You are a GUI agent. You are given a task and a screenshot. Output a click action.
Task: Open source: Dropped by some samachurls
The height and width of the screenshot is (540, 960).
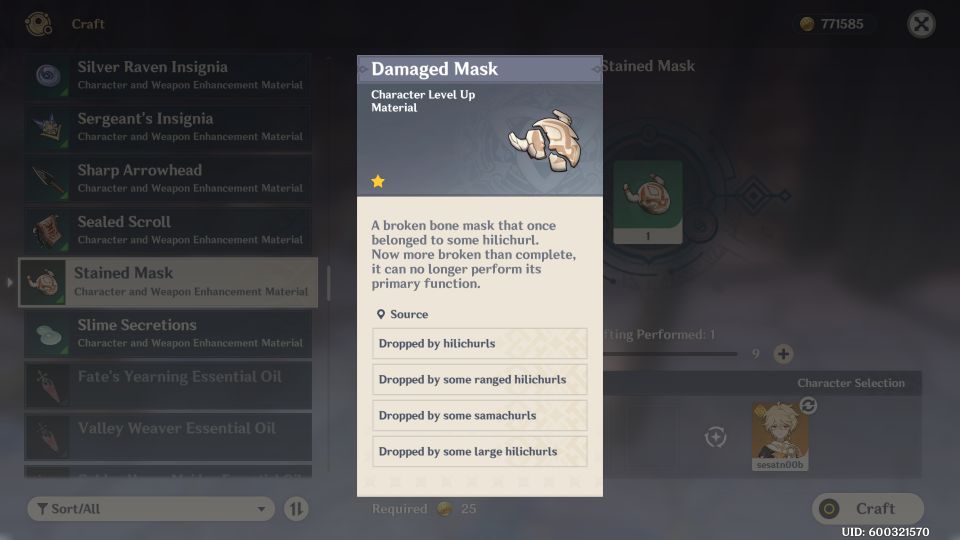point(479,416)
